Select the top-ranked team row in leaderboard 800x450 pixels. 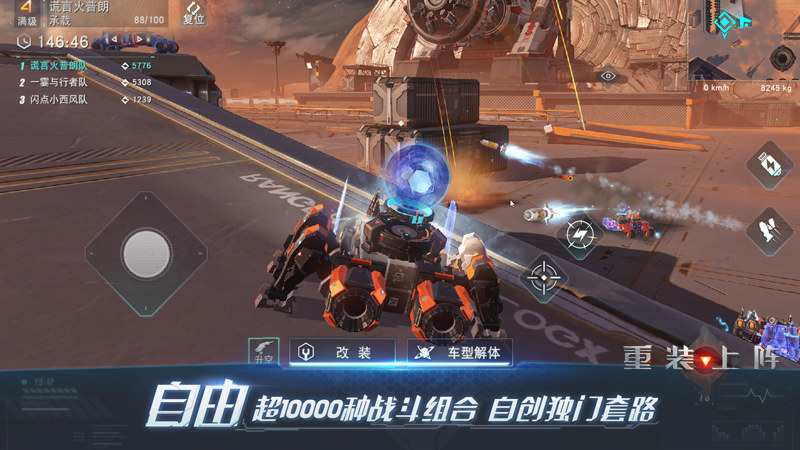[85, 65]
